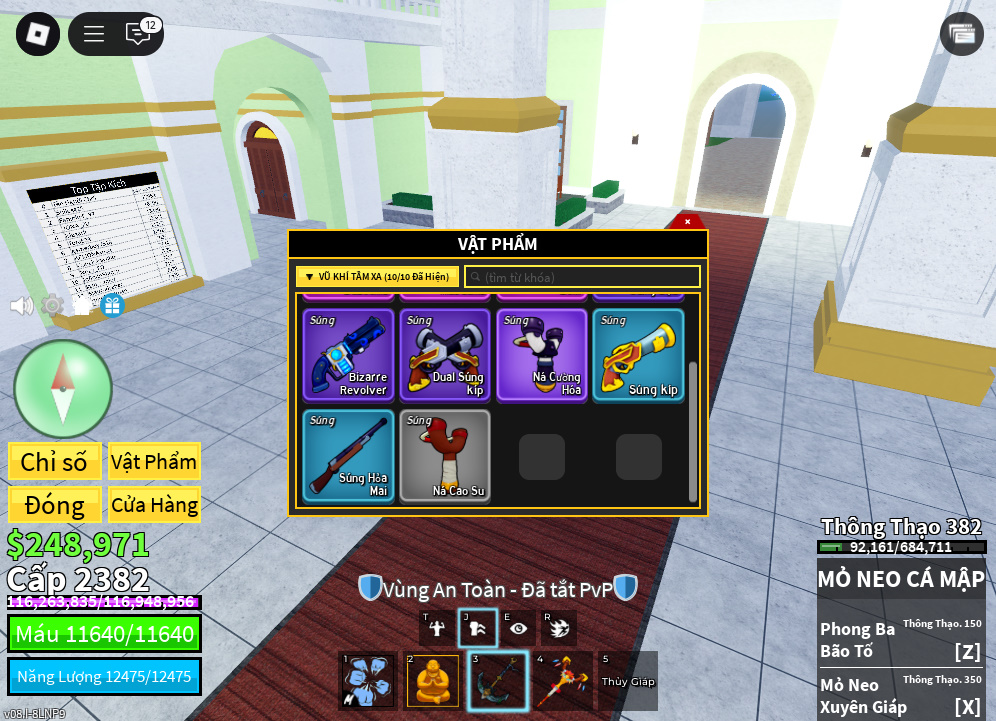Viewport: 996px width, 721px height.
Task: Select the Ná Cường Hóa slingshot
Action: [x=542, y=355]
